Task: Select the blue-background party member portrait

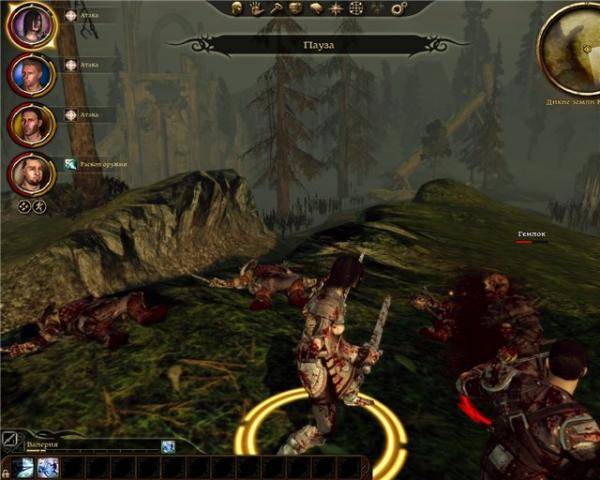Action: click(x=31, y=73)
